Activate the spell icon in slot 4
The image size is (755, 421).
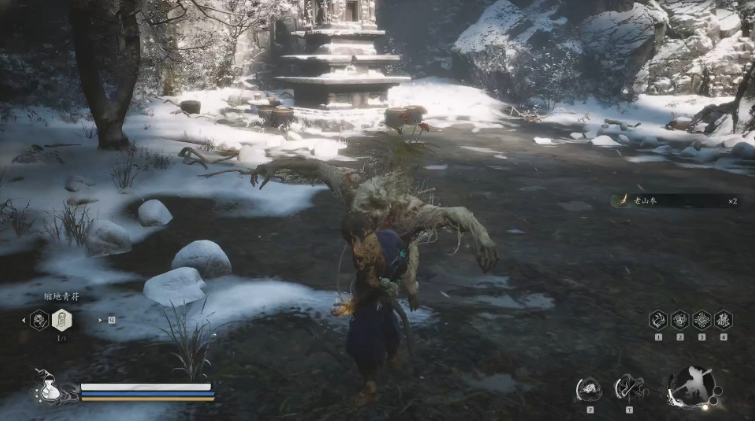point(722,319)
